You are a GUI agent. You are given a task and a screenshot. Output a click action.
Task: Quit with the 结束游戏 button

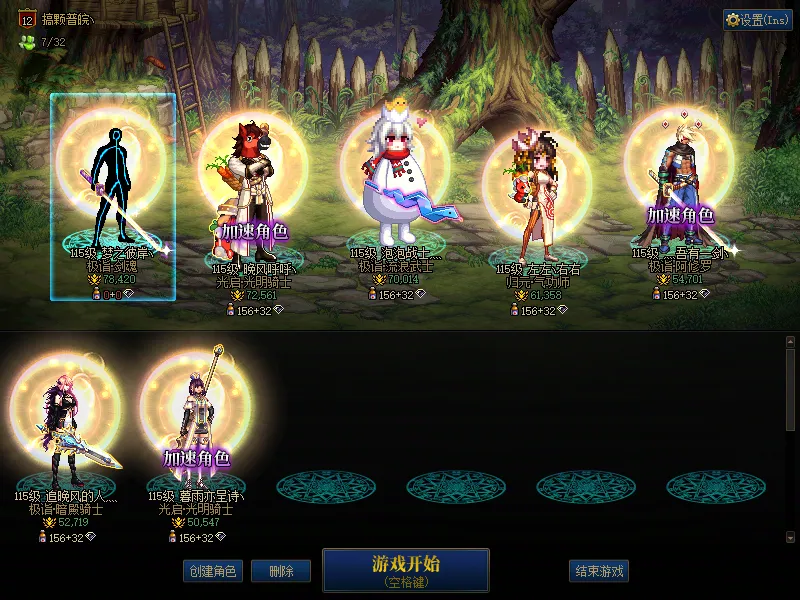[x=599, y=571]
